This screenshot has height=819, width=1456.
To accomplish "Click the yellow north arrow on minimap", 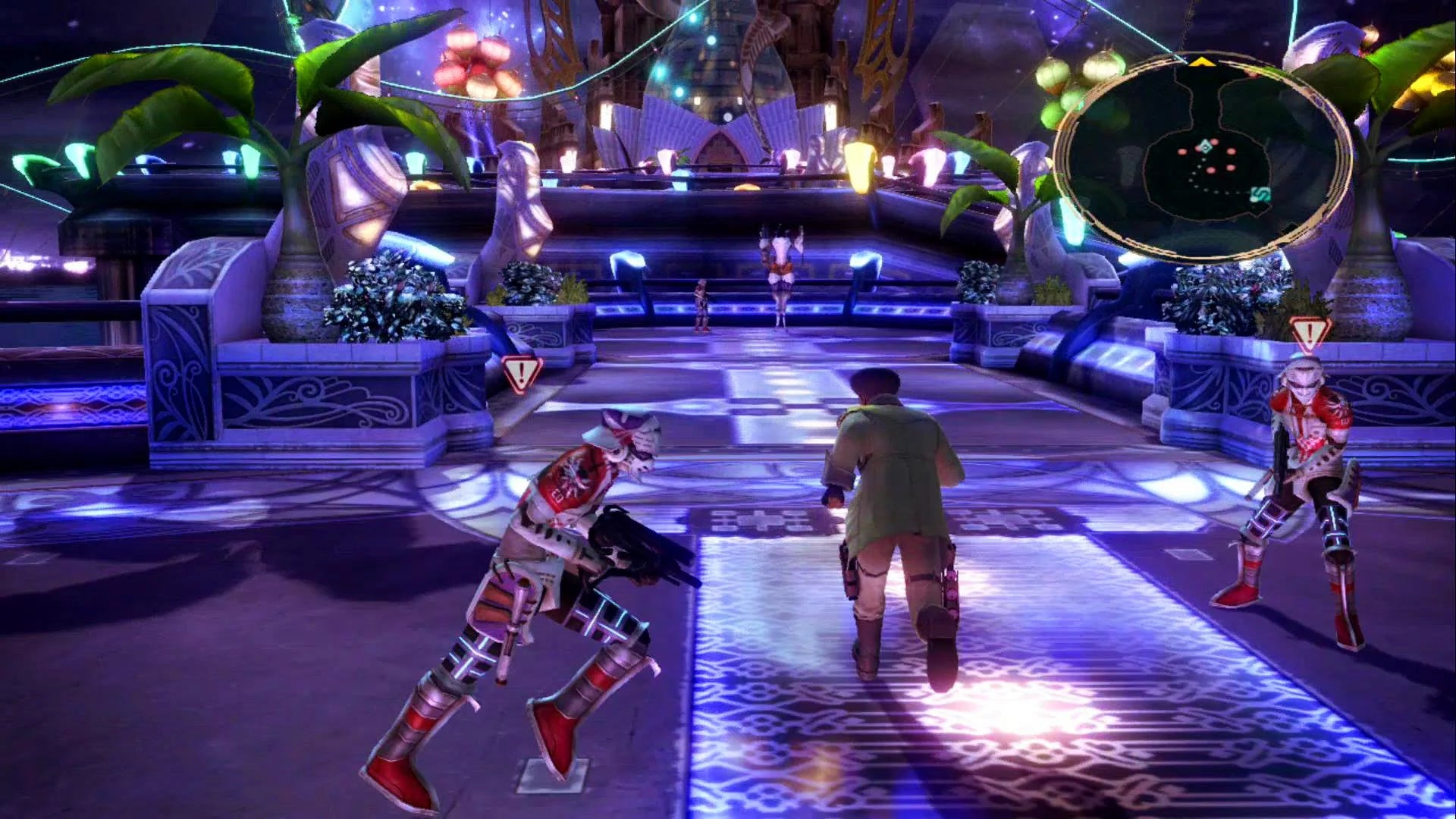I will coord(1200,61).
